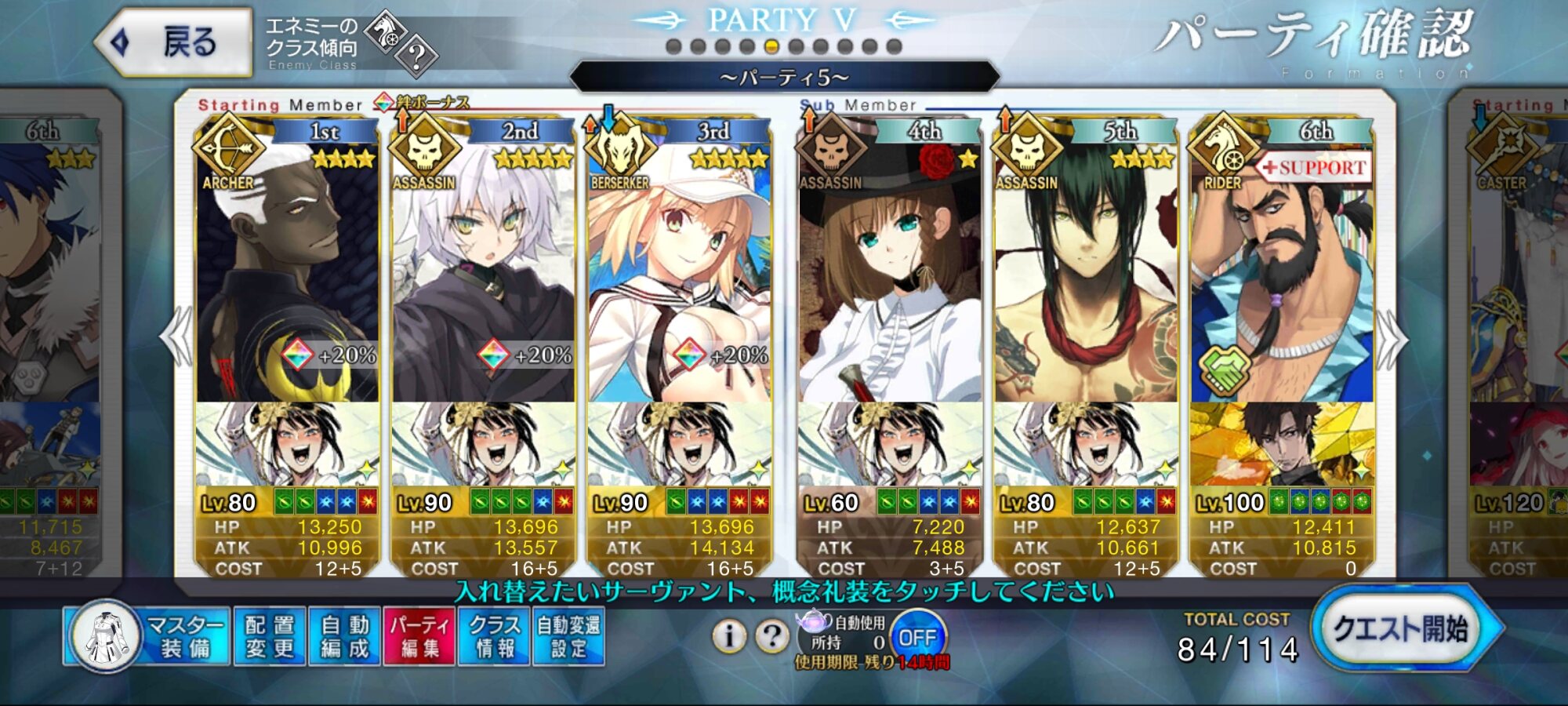Show クラス情報 class info

(494, 636)
